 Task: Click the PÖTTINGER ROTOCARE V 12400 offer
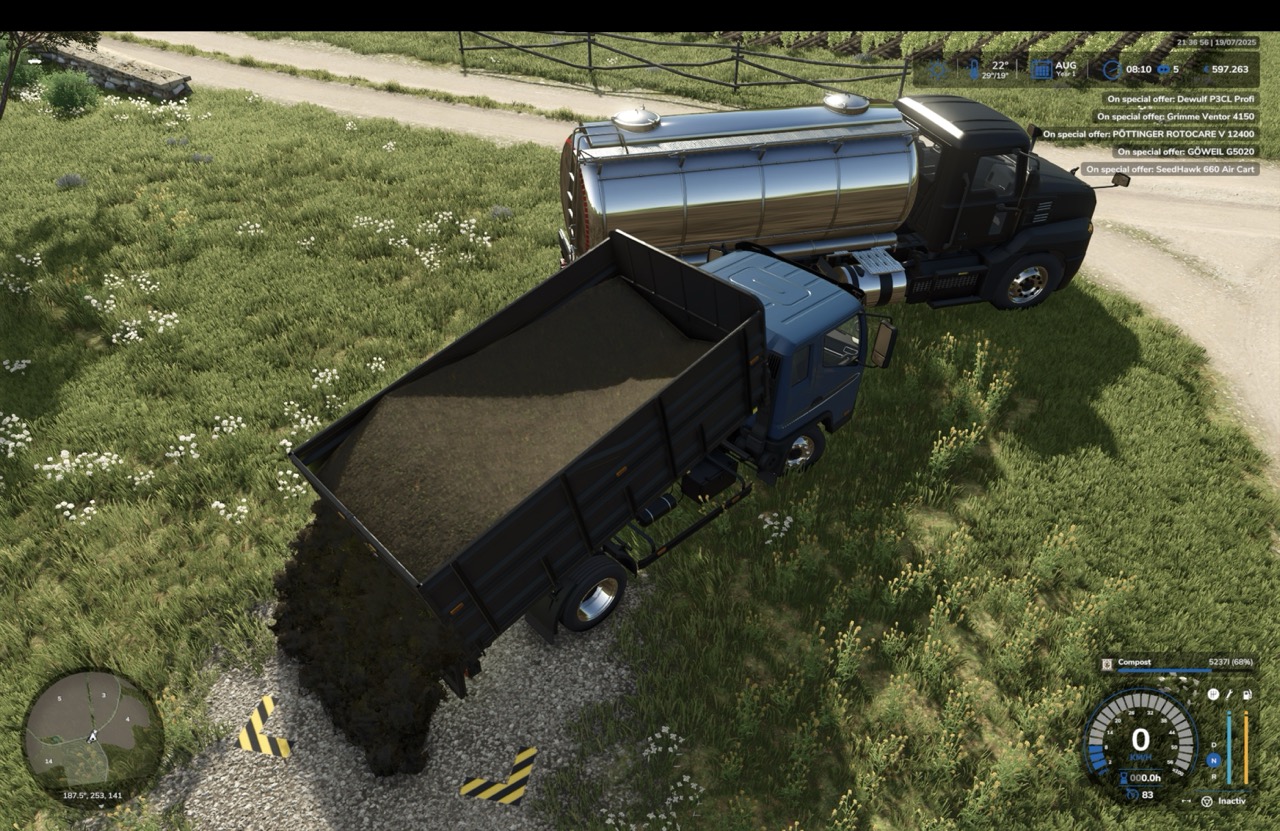(1148, 134)
